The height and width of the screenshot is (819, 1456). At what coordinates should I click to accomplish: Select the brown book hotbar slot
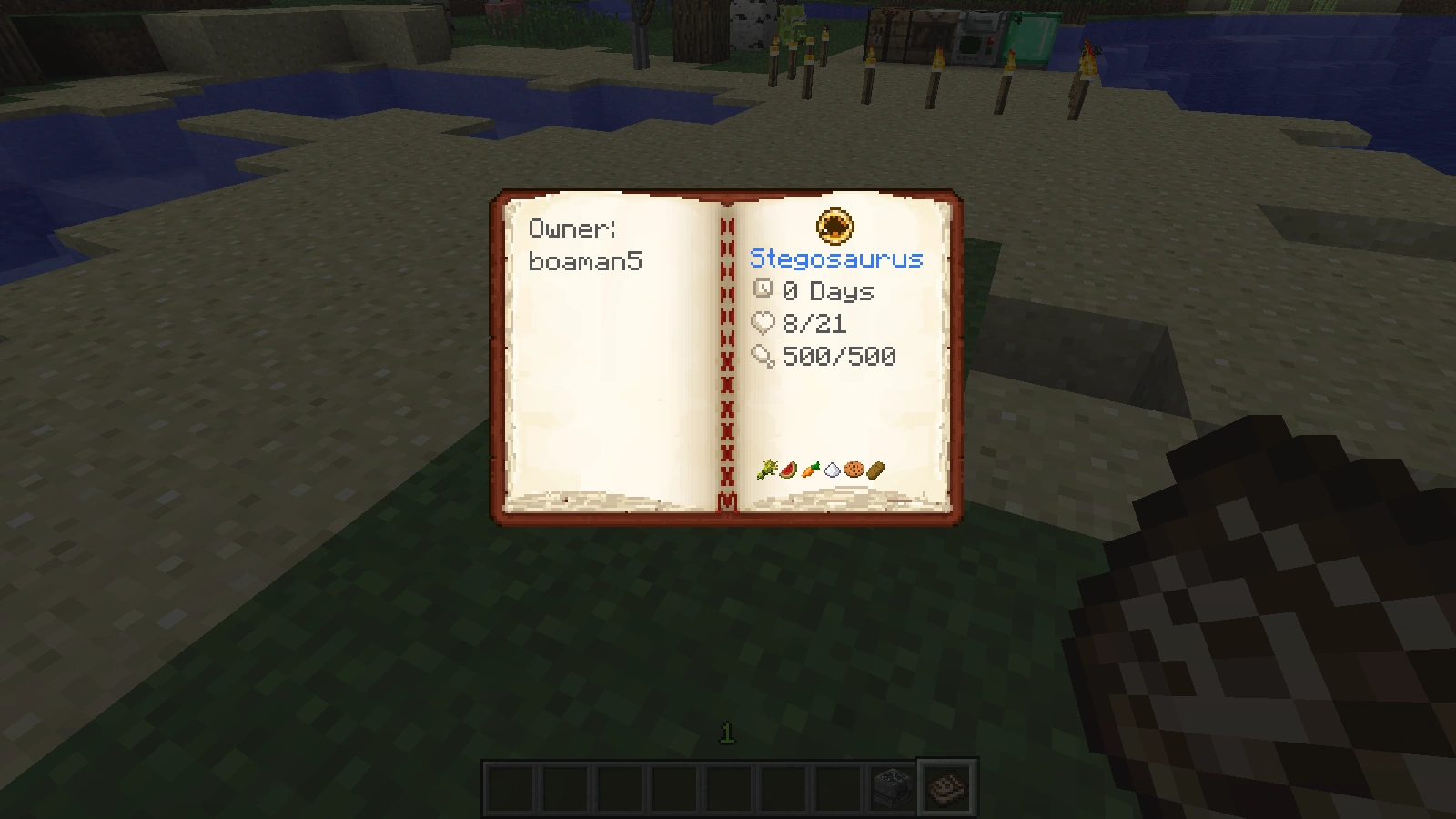[946, 788]
